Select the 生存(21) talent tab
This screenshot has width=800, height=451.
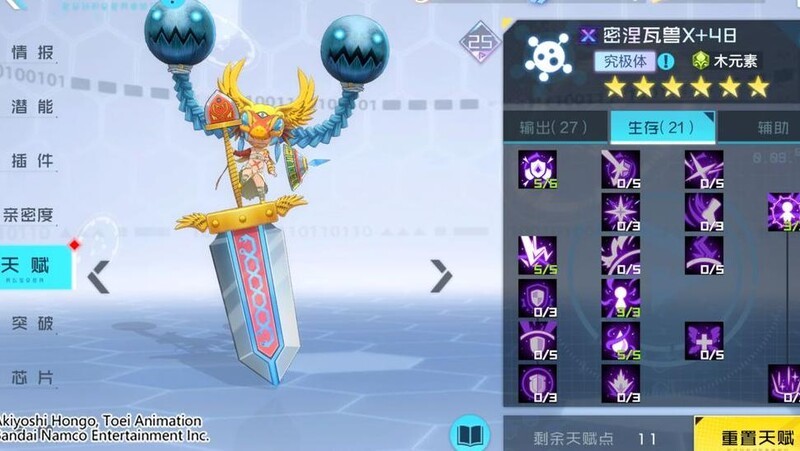coord(661,127)
